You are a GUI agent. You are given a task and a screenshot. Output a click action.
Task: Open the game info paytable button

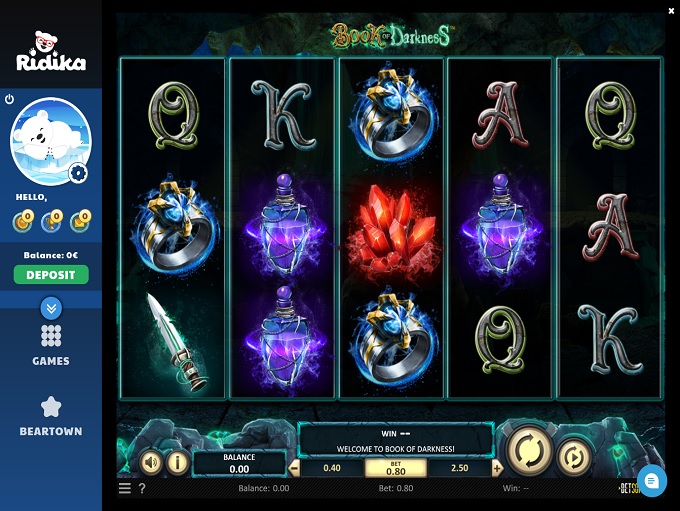(177, 462)
